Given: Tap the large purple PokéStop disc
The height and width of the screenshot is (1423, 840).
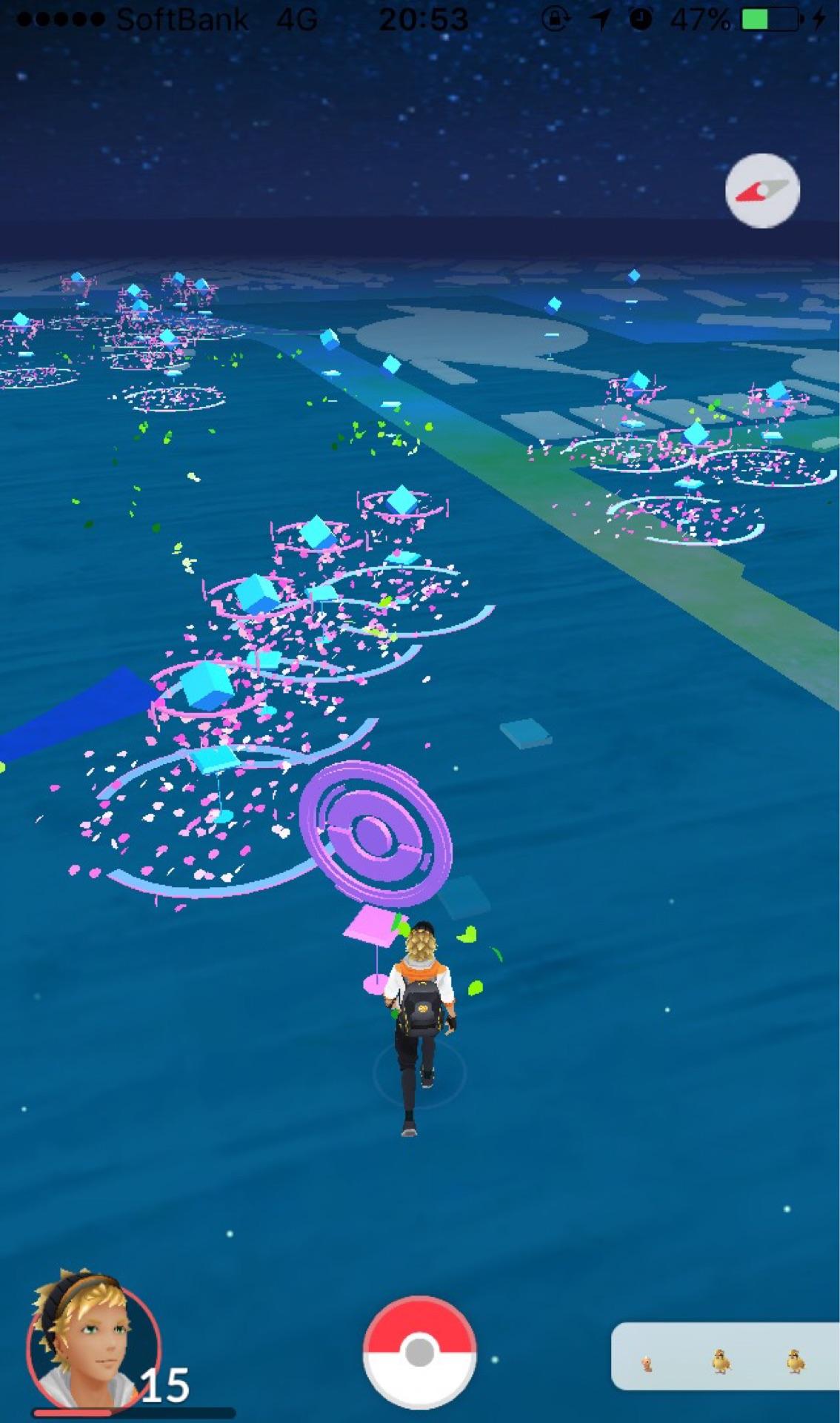Looking at the screenshot, I should click(376, 835).
